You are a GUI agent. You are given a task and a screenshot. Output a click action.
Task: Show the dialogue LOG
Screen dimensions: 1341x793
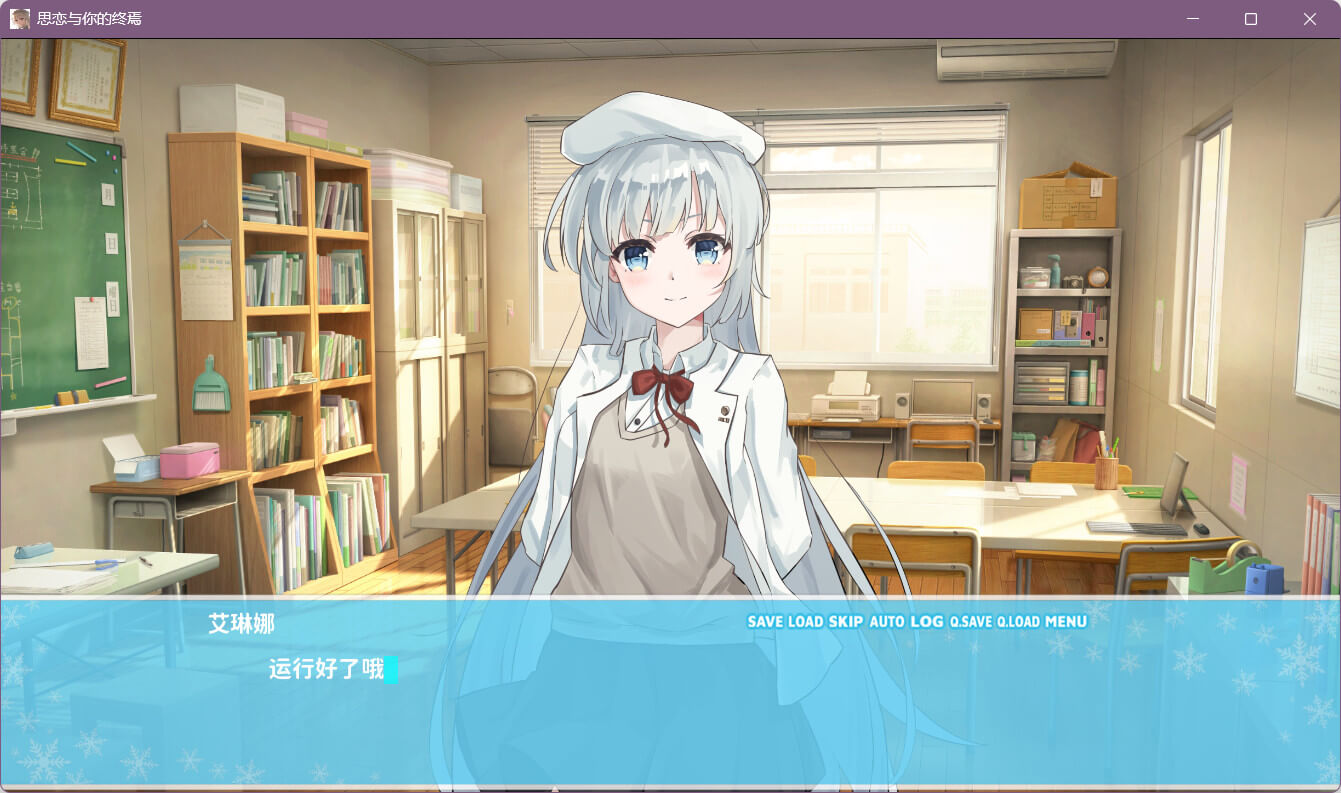pos(927,622)
